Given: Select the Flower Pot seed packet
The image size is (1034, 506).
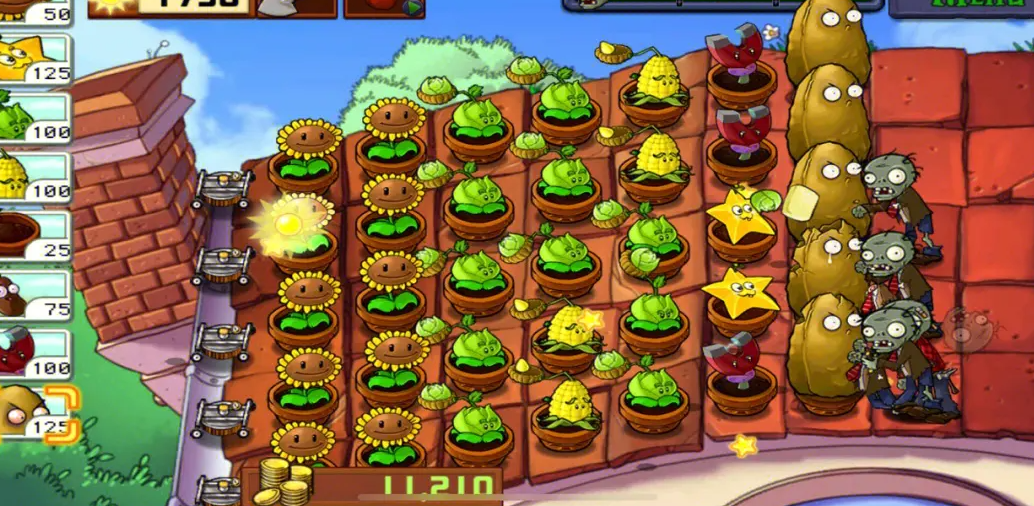Looking at the screenshot, I should (34, 235).
